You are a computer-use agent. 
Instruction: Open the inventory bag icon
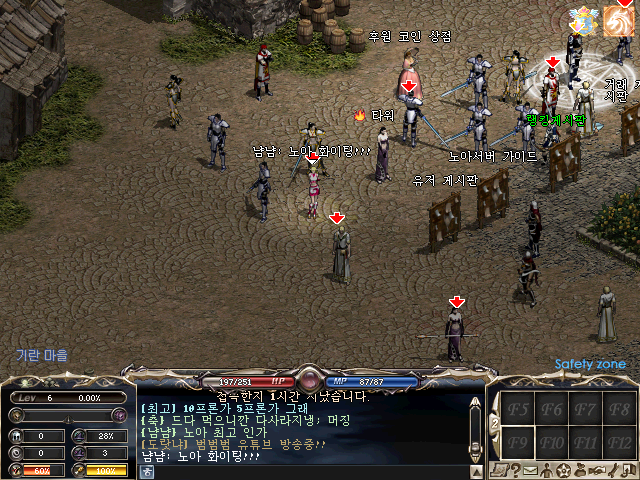tap(580, 471)
